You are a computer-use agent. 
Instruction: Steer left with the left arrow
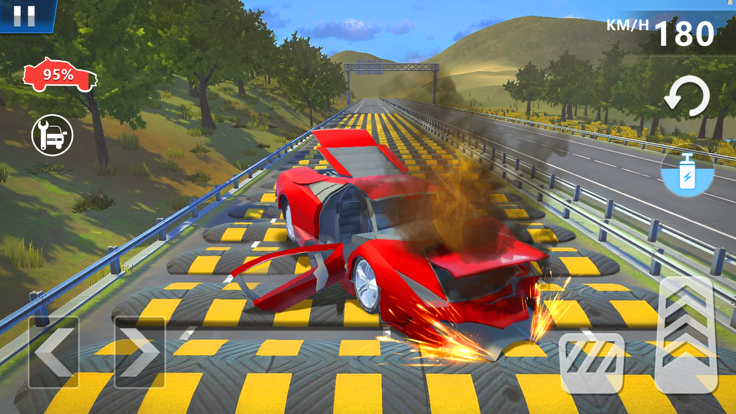[53, 352]
